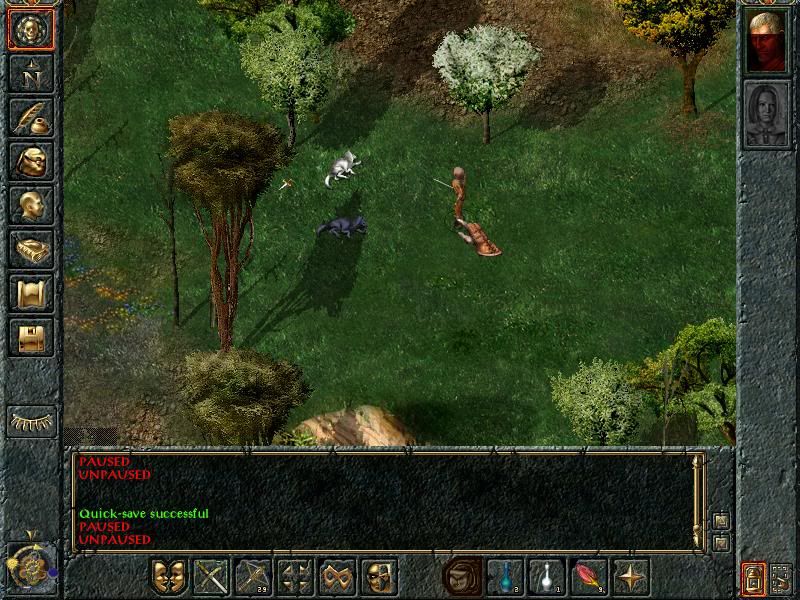Open the mage spellbook icon
The height and width of the screenshot is (600, 800).
(x=31, y=249)
